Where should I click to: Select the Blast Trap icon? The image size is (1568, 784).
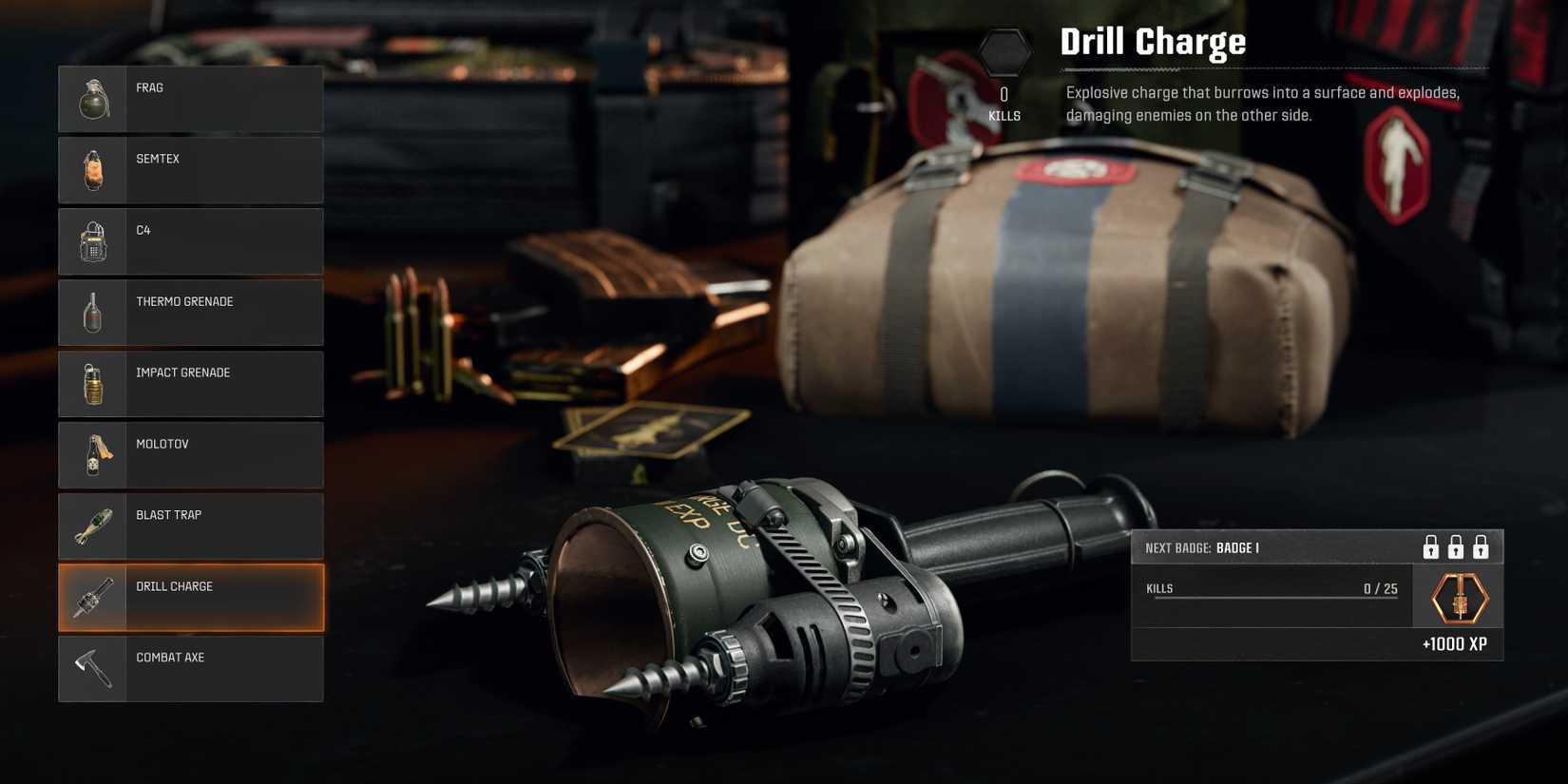[92, 526]
